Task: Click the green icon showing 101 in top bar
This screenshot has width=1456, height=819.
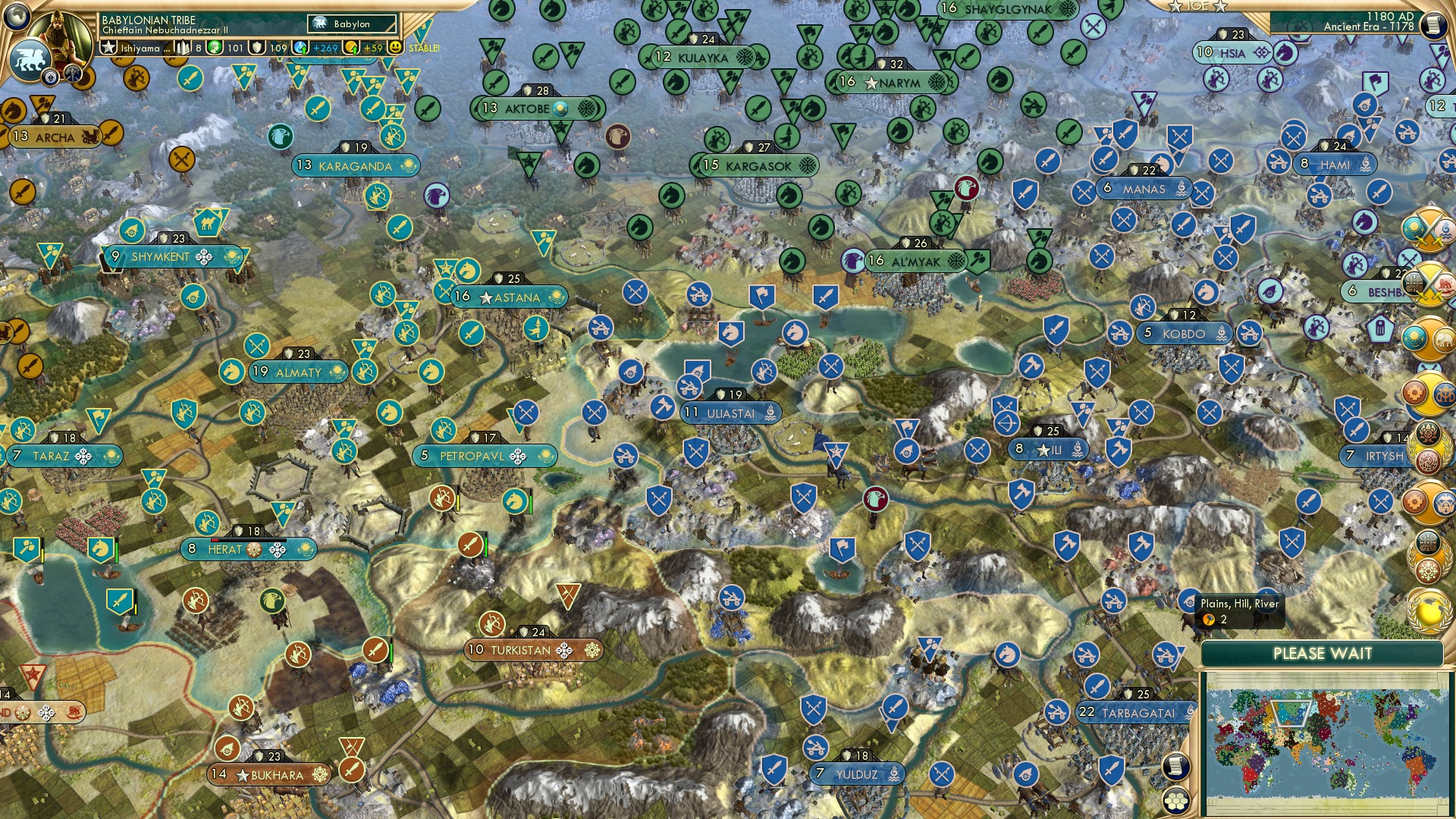Action: click(214, 47)
